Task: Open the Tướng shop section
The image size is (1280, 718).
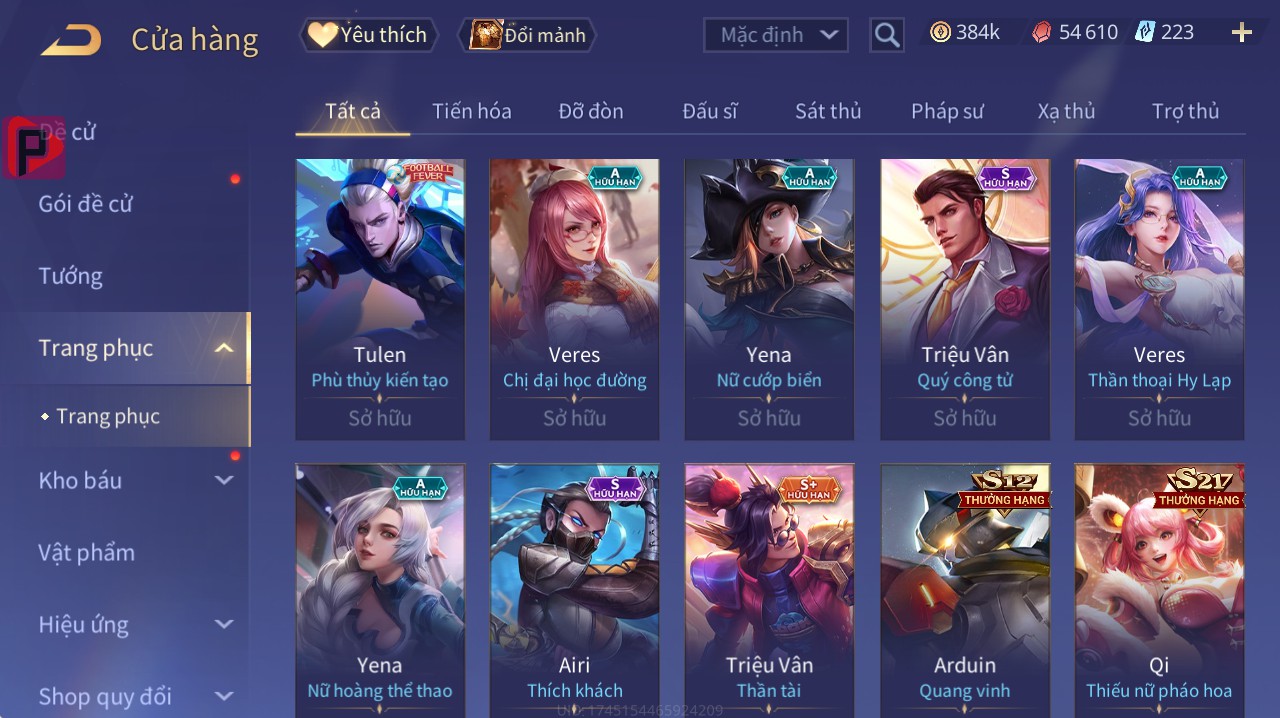Action: (x=71, y=276)
